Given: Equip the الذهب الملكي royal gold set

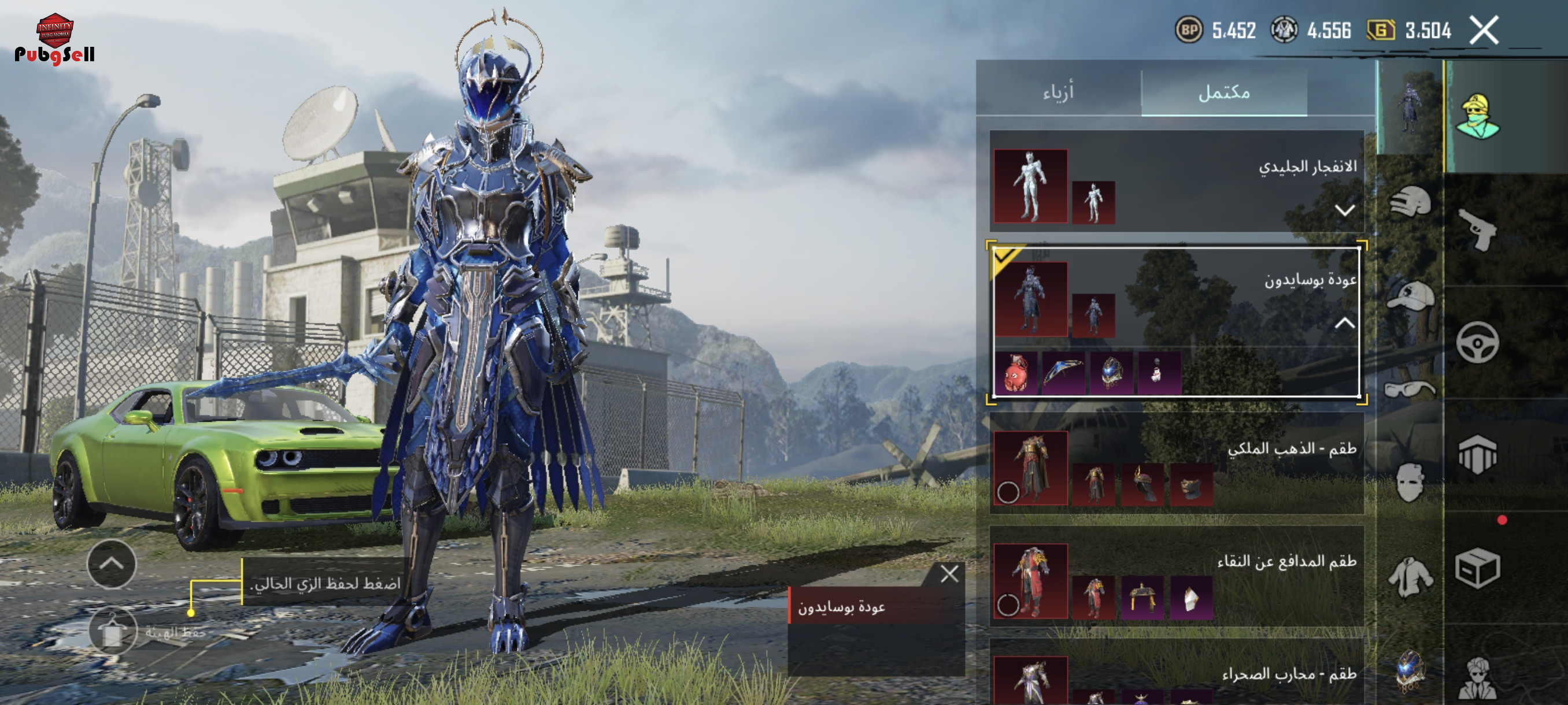Looking at the screenshot, I should click(x=1008, y=492).
